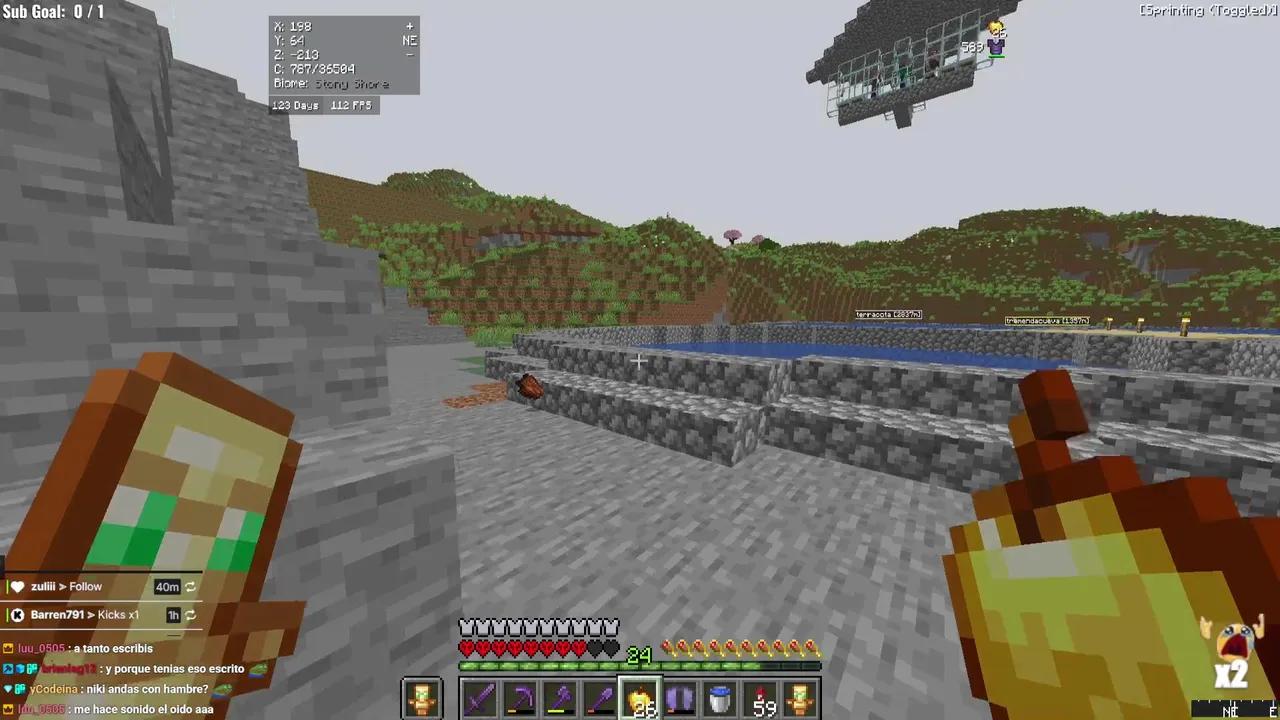Click the heart icon on zuliii's follow alert
Screen dimensions: 1280x720
(18, 586)
